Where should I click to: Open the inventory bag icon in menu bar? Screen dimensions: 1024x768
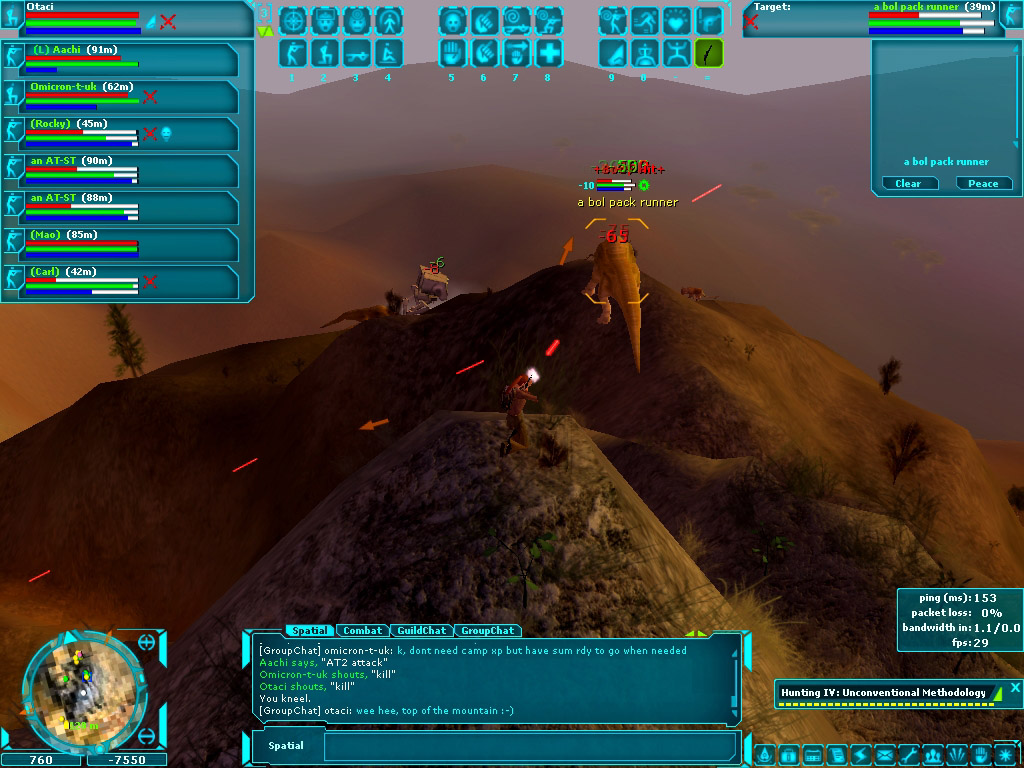coord(788,755)
